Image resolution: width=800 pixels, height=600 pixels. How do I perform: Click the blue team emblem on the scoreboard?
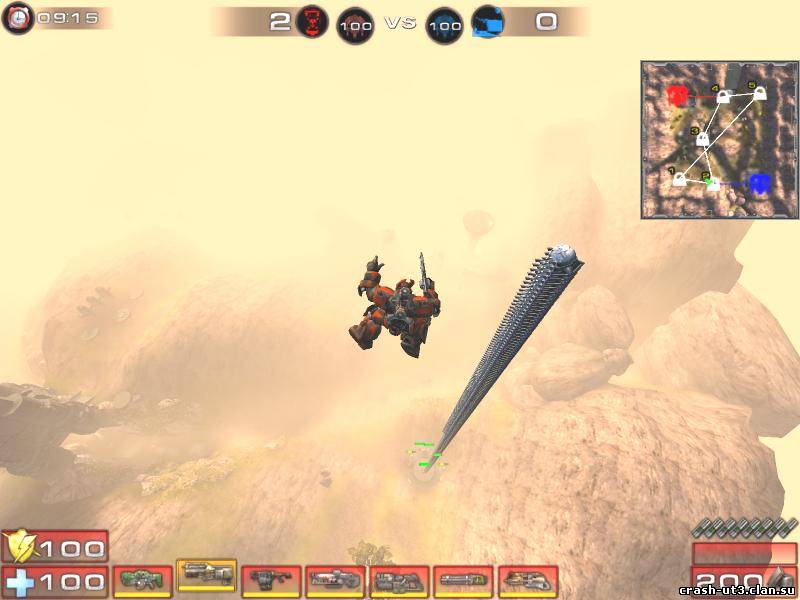(x=488, y=21)
